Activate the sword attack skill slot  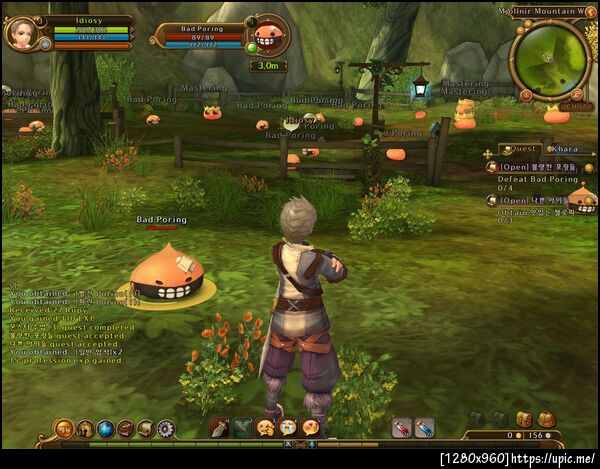(218, 428)
